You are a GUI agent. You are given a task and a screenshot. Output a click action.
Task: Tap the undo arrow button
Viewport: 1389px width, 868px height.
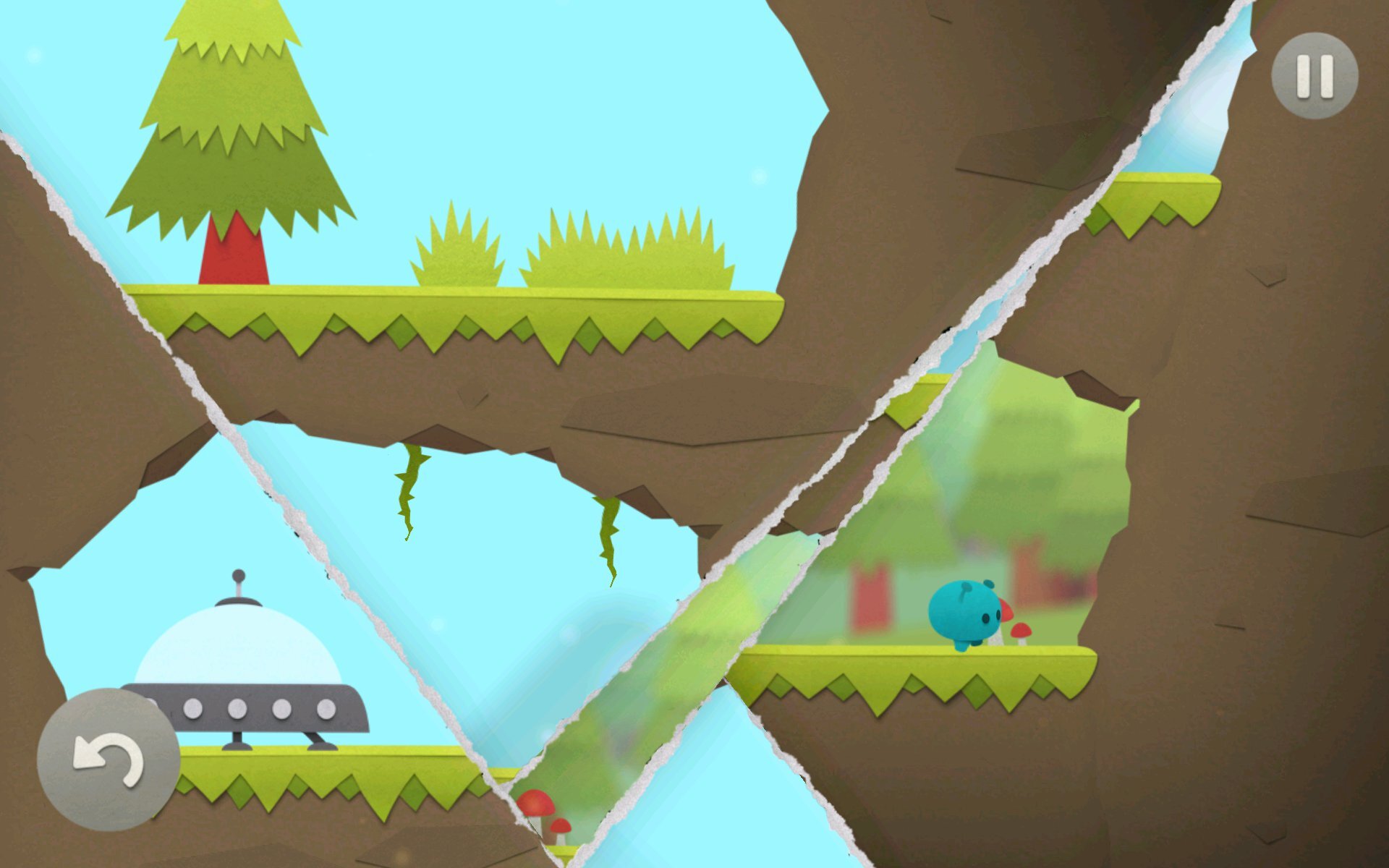109,759
